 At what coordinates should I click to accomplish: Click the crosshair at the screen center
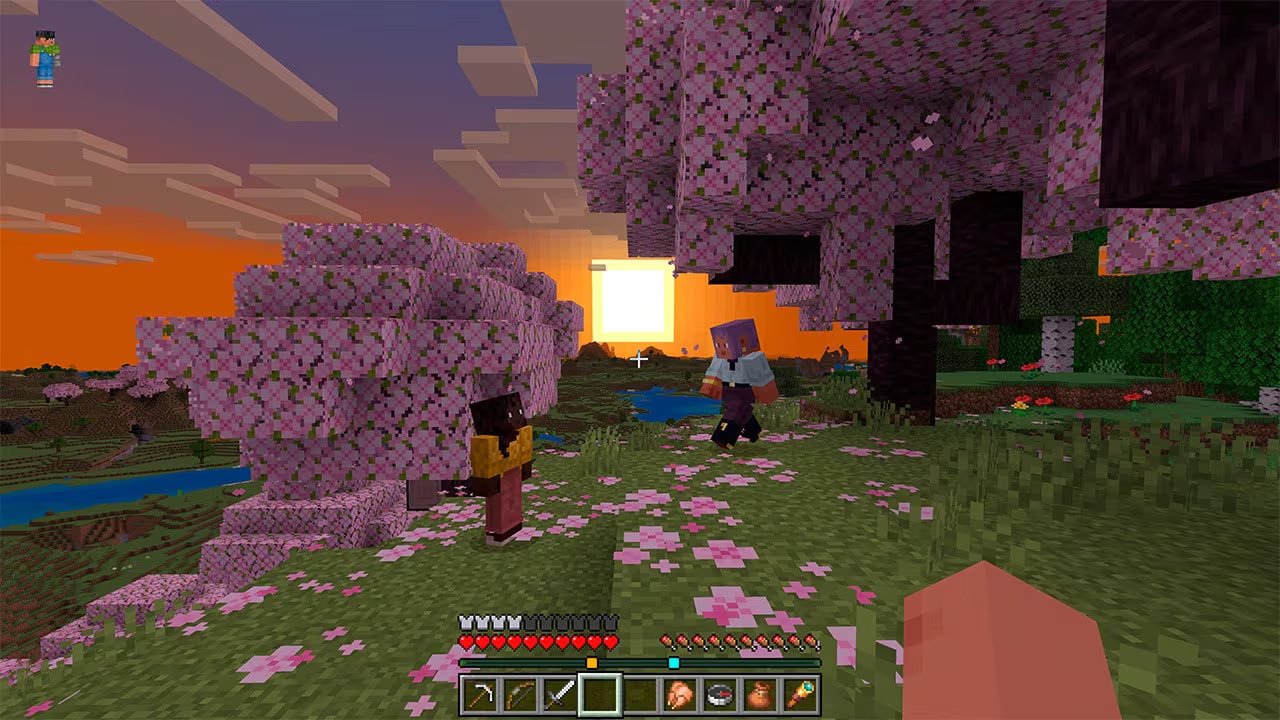pyautogui.click(x=637, y=361)
